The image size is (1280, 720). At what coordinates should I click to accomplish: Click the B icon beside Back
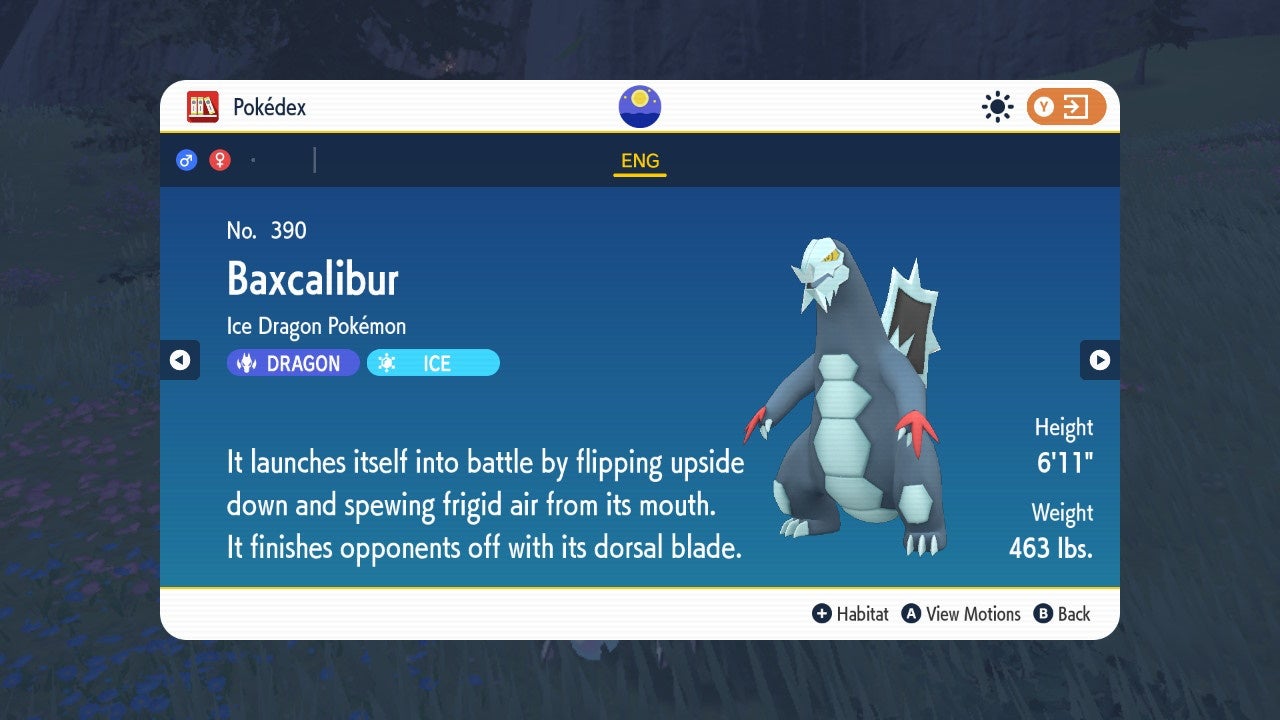(1043, 614)
